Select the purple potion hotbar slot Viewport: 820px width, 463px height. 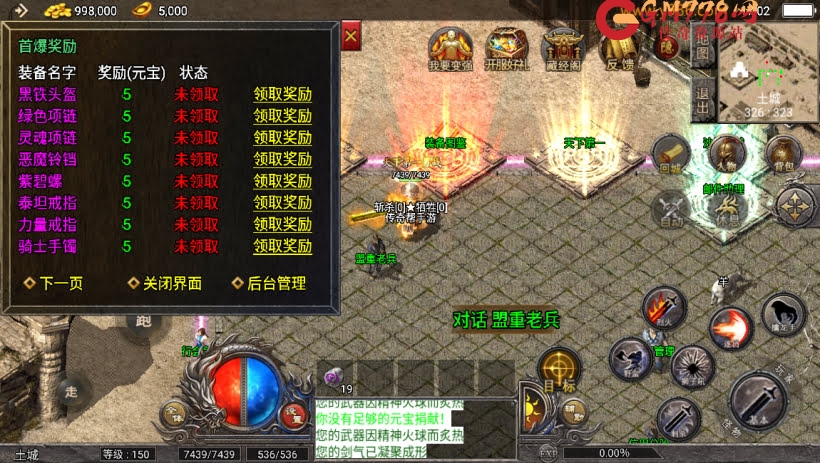coord(334,377)
